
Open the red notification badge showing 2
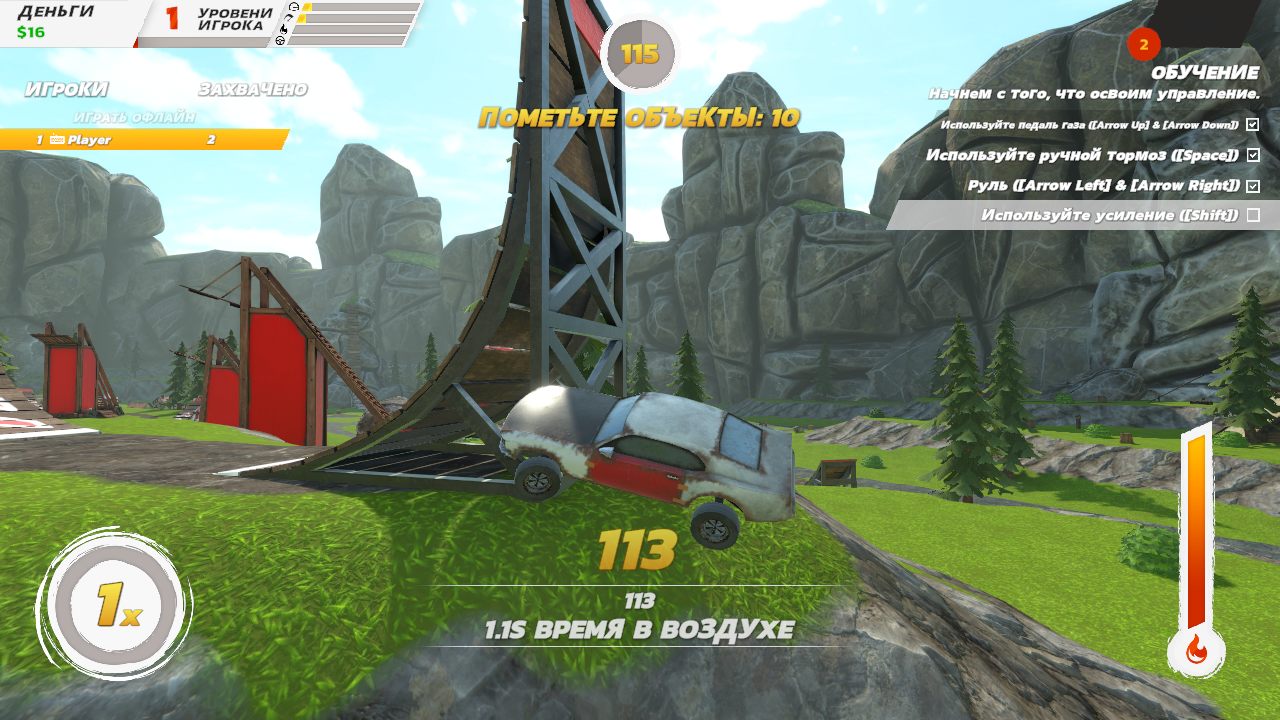tap(1143, 44)
